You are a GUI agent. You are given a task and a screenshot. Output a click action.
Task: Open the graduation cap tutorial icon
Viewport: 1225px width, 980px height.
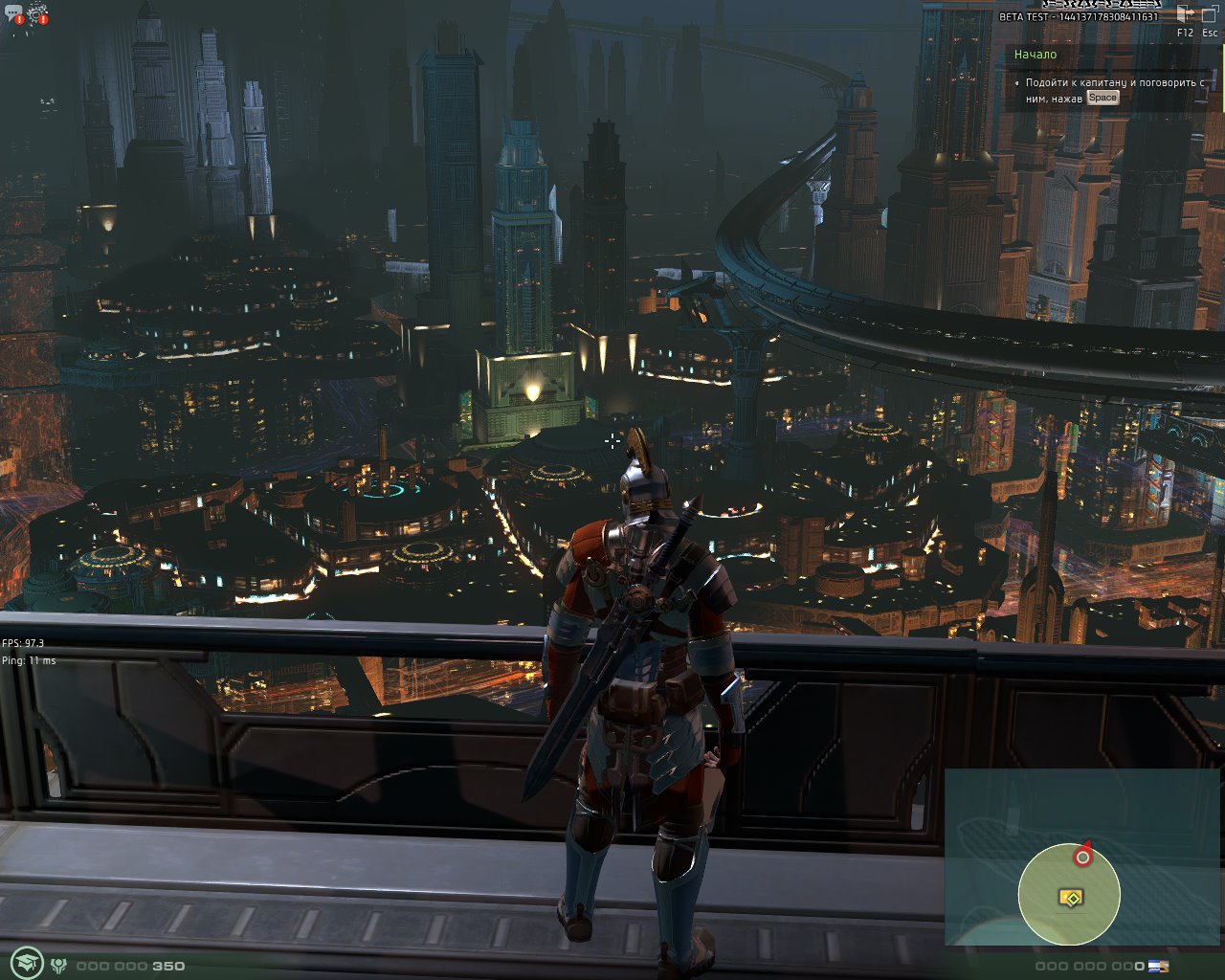tap(26, 964)
